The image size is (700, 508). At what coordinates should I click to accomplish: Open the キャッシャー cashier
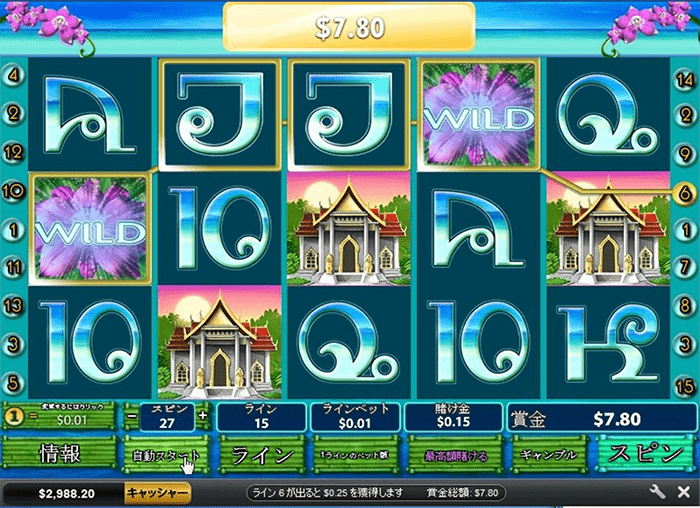[158, 493]
